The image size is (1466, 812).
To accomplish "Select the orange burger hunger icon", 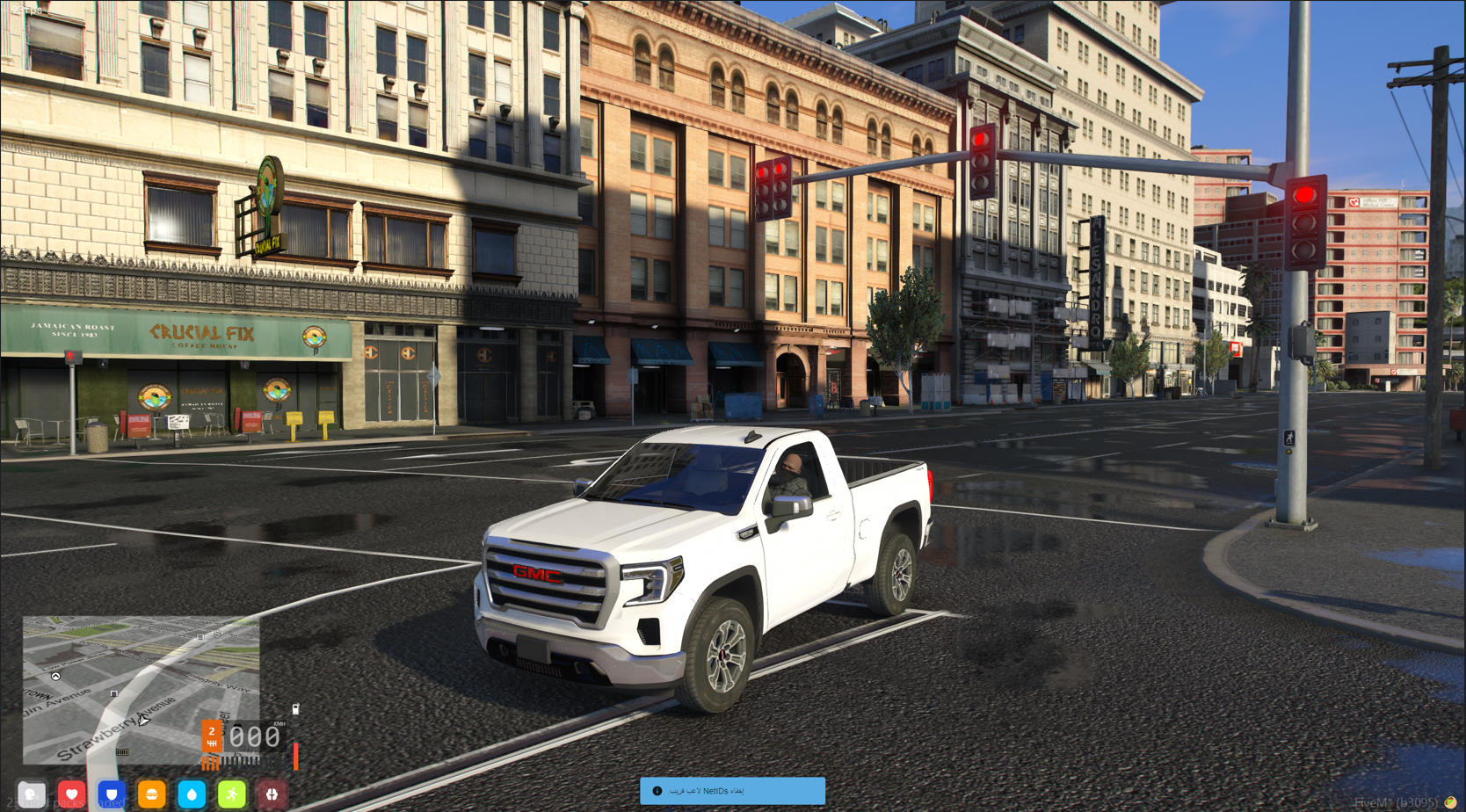I will pyautogui.click(x=151, y=794).
